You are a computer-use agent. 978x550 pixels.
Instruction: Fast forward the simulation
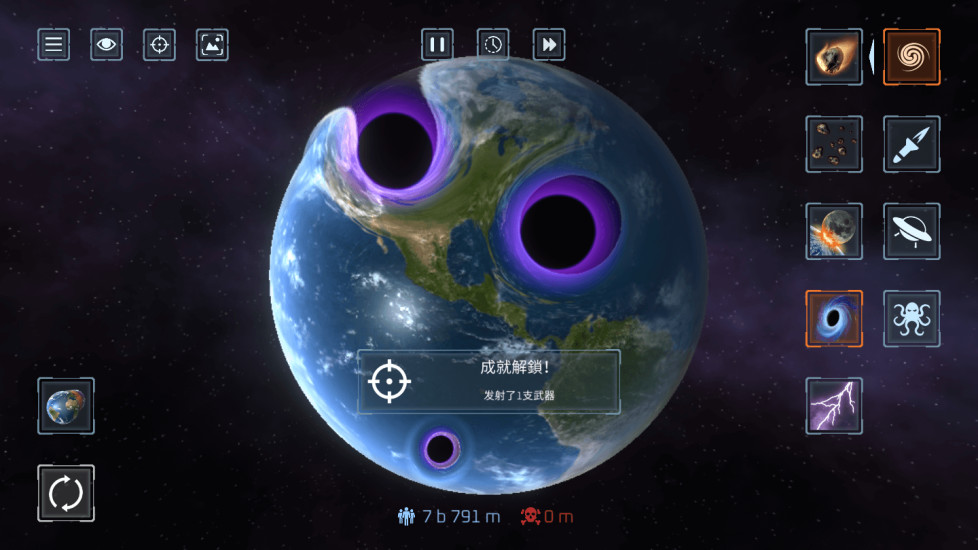click(549, 44)
